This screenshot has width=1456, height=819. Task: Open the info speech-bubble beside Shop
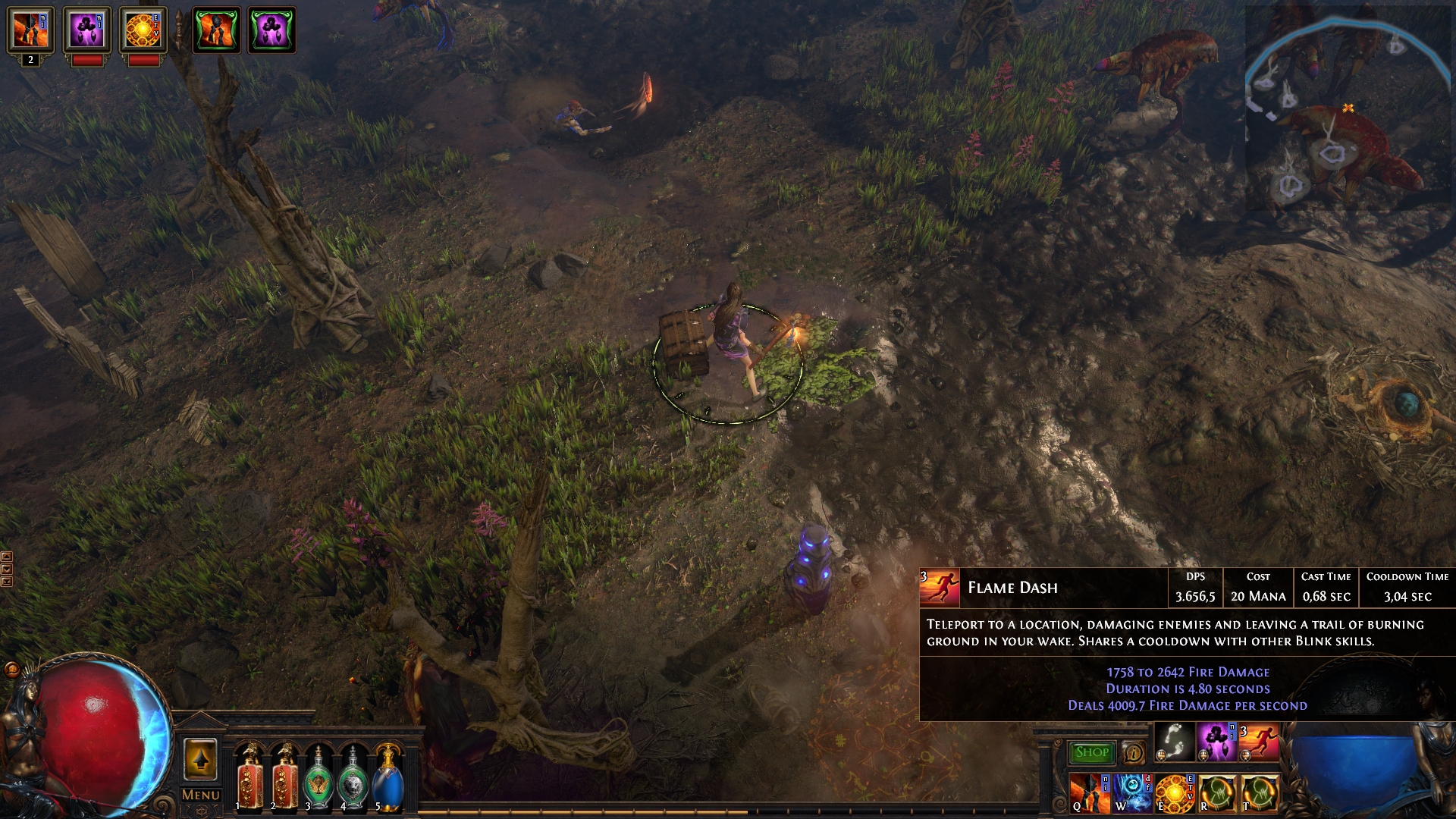[x=1135, y=752]
